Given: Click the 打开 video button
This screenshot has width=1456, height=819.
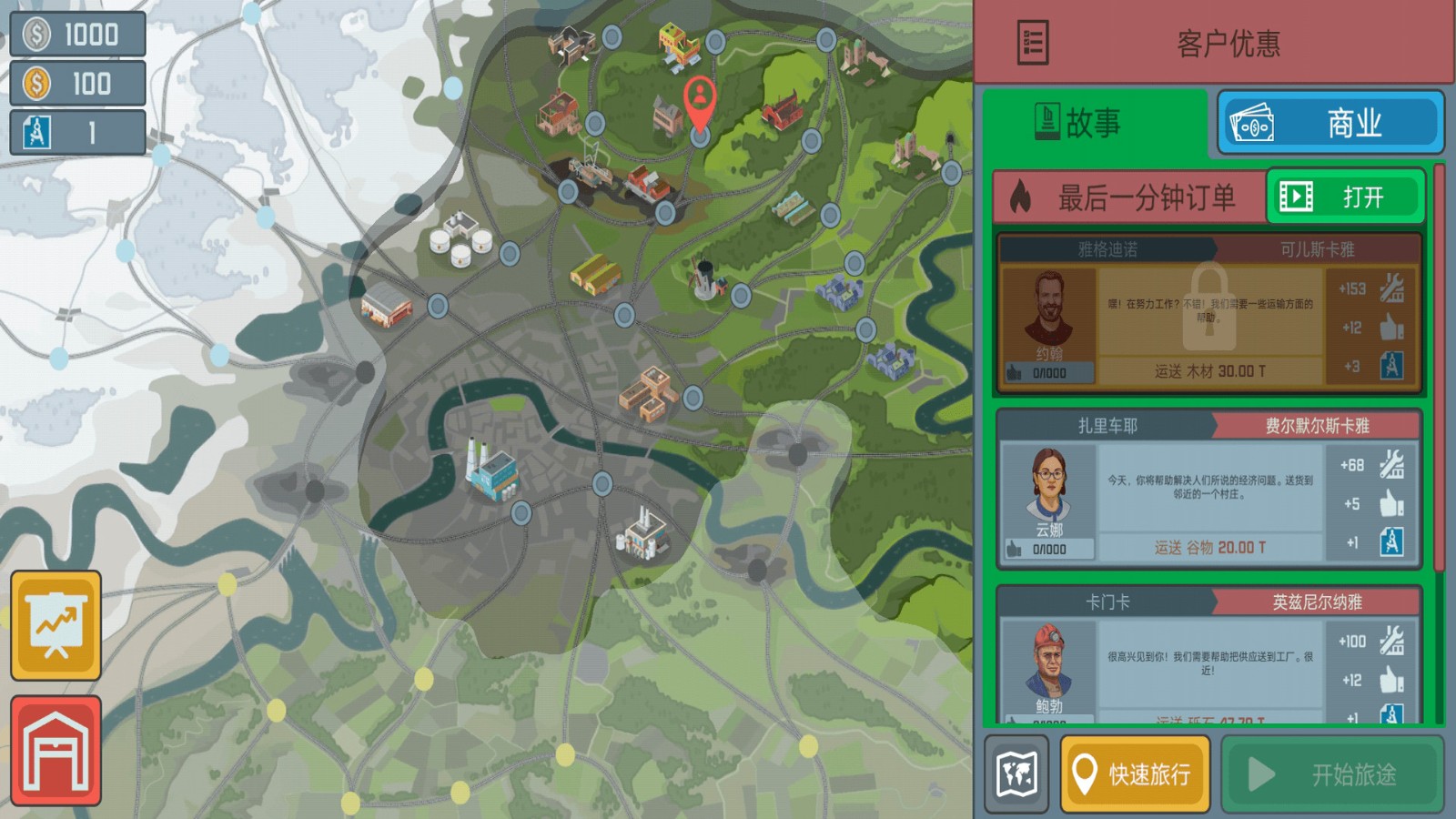Looking at the screenshot, I should pyautogui.click(x=1345, y=197).
